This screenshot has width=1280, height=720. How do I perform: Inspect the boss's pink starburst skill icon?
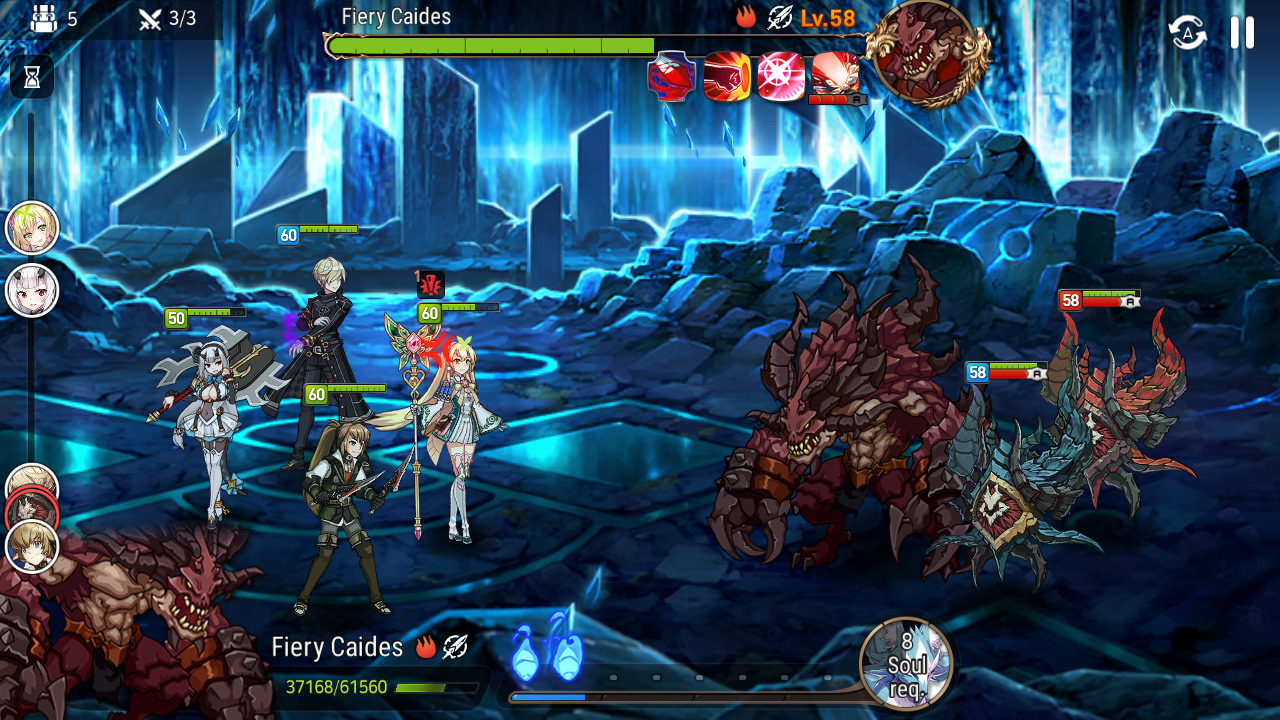click(x=781, y=77)
